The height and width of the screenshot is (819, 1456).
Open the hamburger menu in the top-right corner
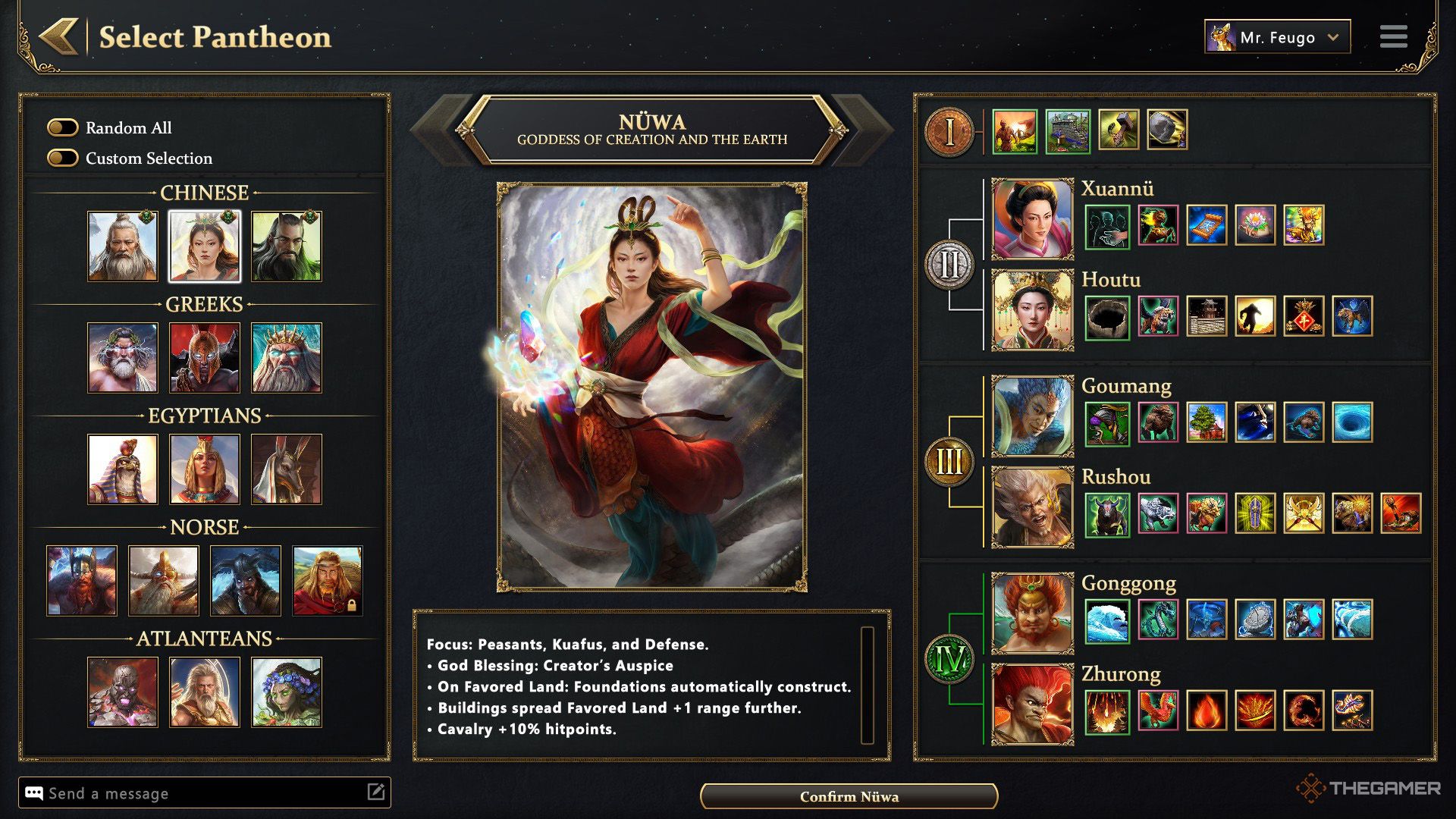1394,36
